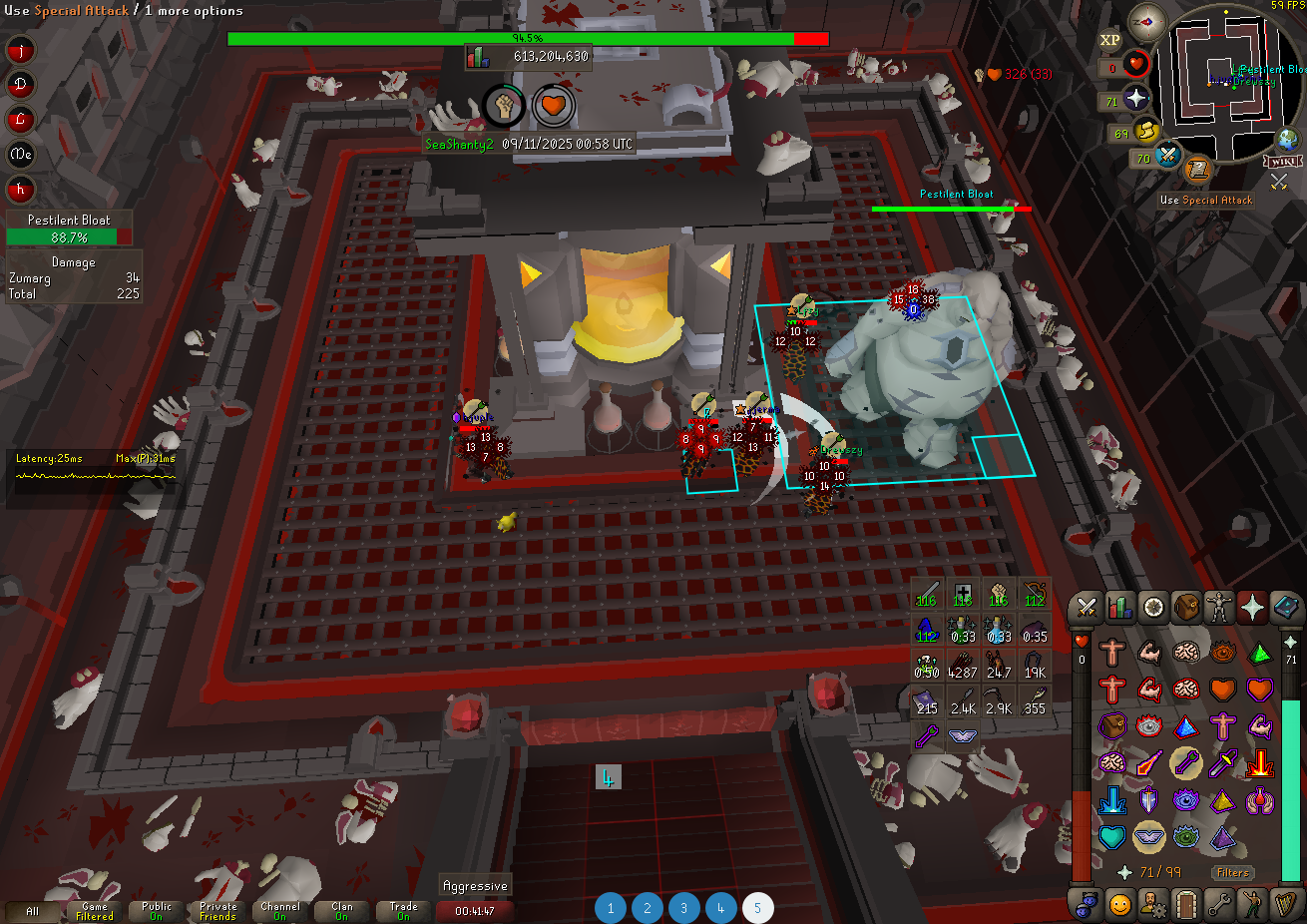Open the Magic spellbook tab
1307x924 pixels.
[1286, 607]
